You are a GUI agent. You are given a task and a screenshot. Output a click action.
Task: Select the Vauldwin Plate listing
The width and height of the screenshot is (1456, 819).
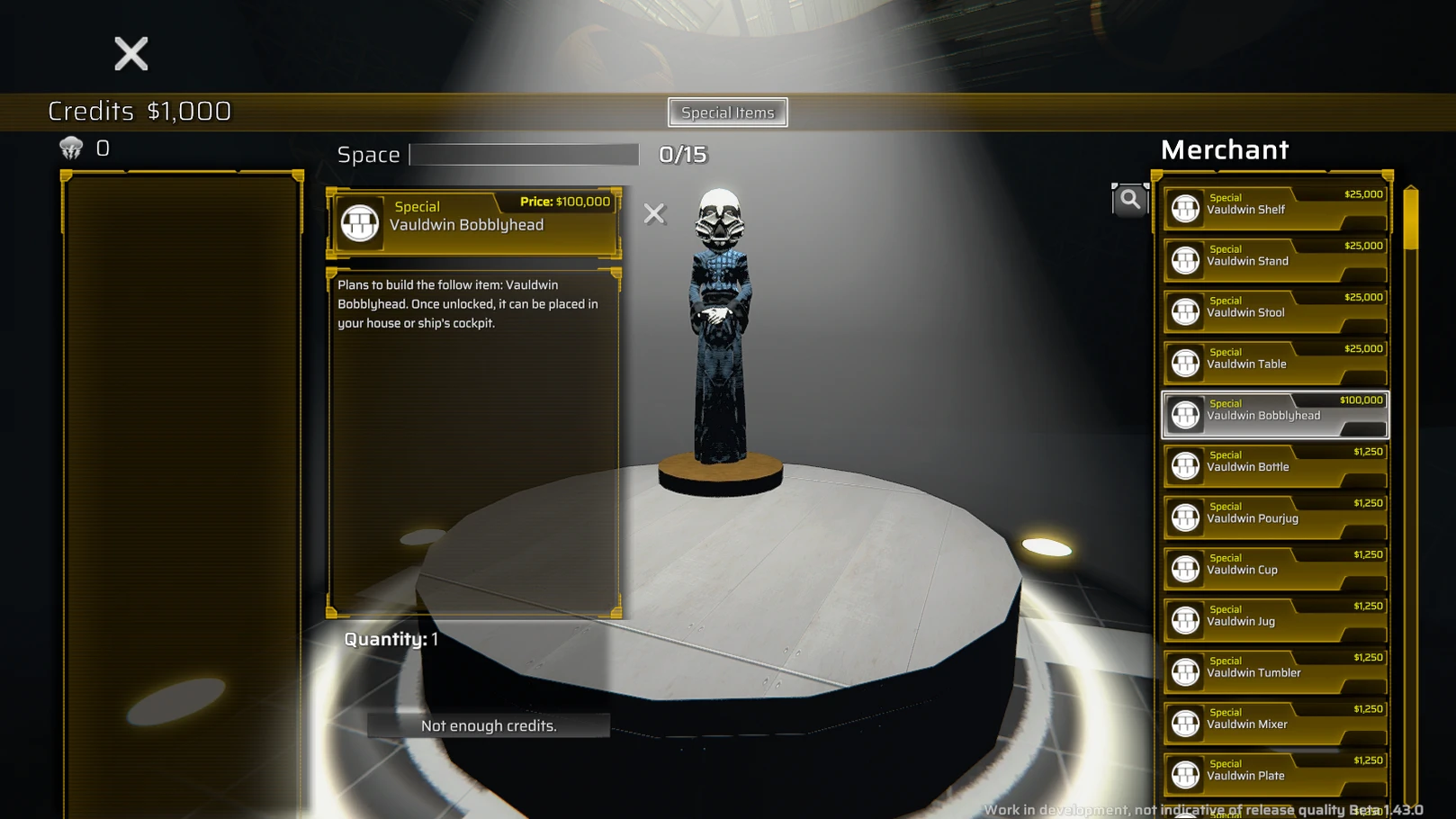pos(1274,774)
